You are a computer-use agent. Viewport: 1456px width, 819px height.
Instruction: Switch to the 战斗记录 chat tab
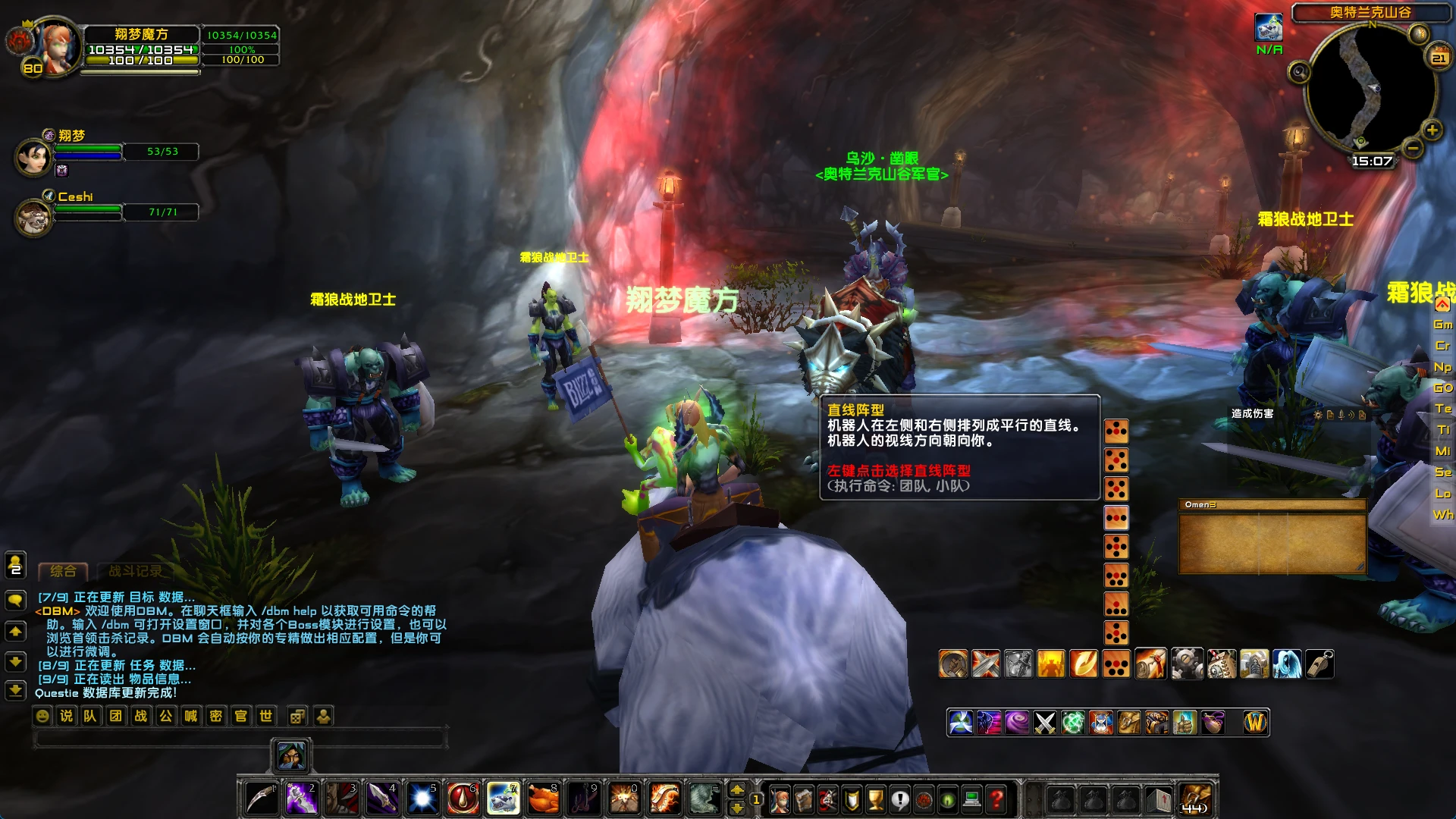click(x=135, y=571)
